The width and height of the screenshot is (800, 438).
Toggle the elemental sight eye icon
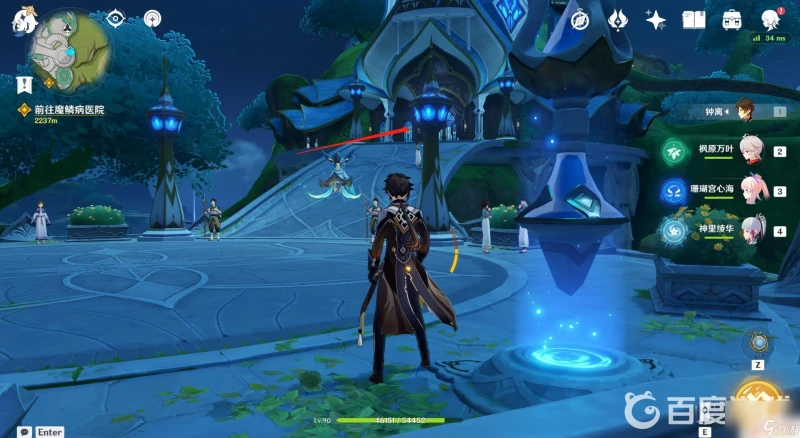115,18
